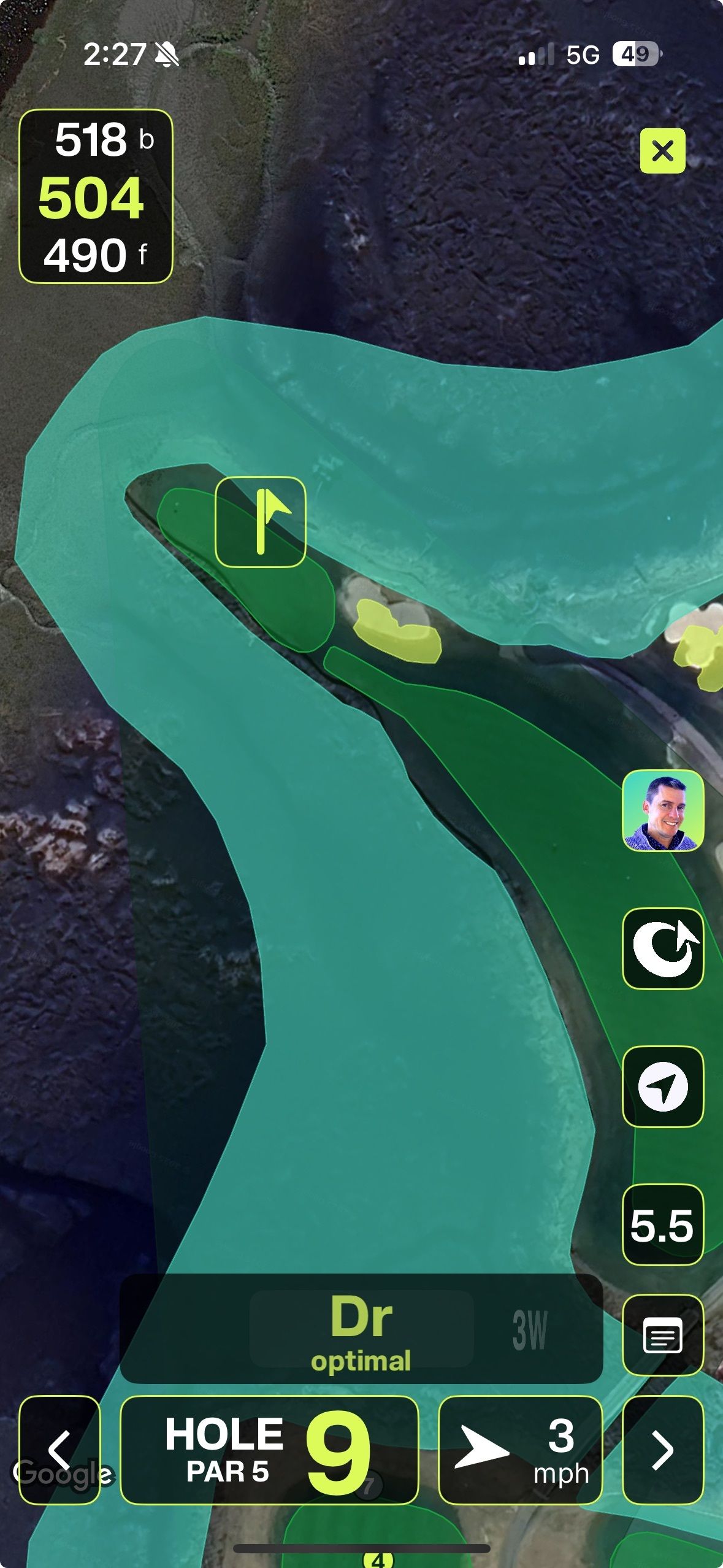Tap the green distance yardage box
The width and height of the screenshot is (723, 1568).
tap(96, 196)
